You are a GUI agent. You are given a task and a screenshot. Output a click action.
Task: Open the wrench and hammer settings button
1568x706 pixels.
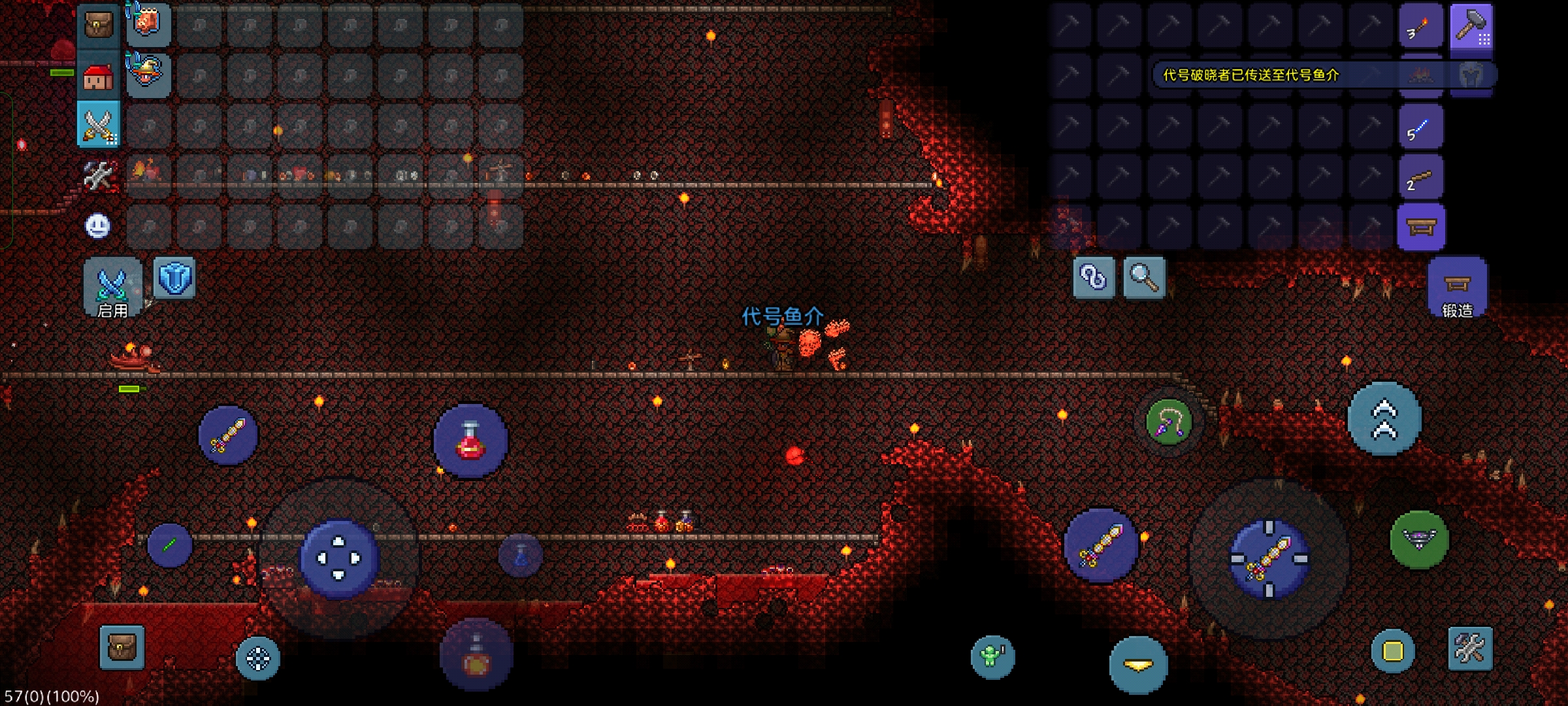(1470, 649)
